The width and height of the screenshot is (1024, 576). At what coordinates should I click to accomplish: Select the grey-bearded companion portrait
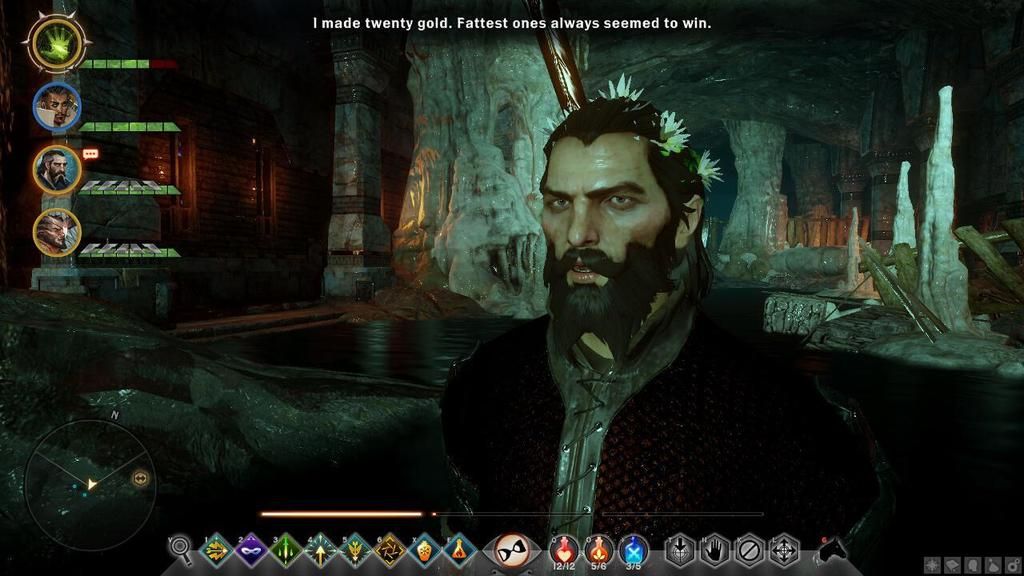56,168
